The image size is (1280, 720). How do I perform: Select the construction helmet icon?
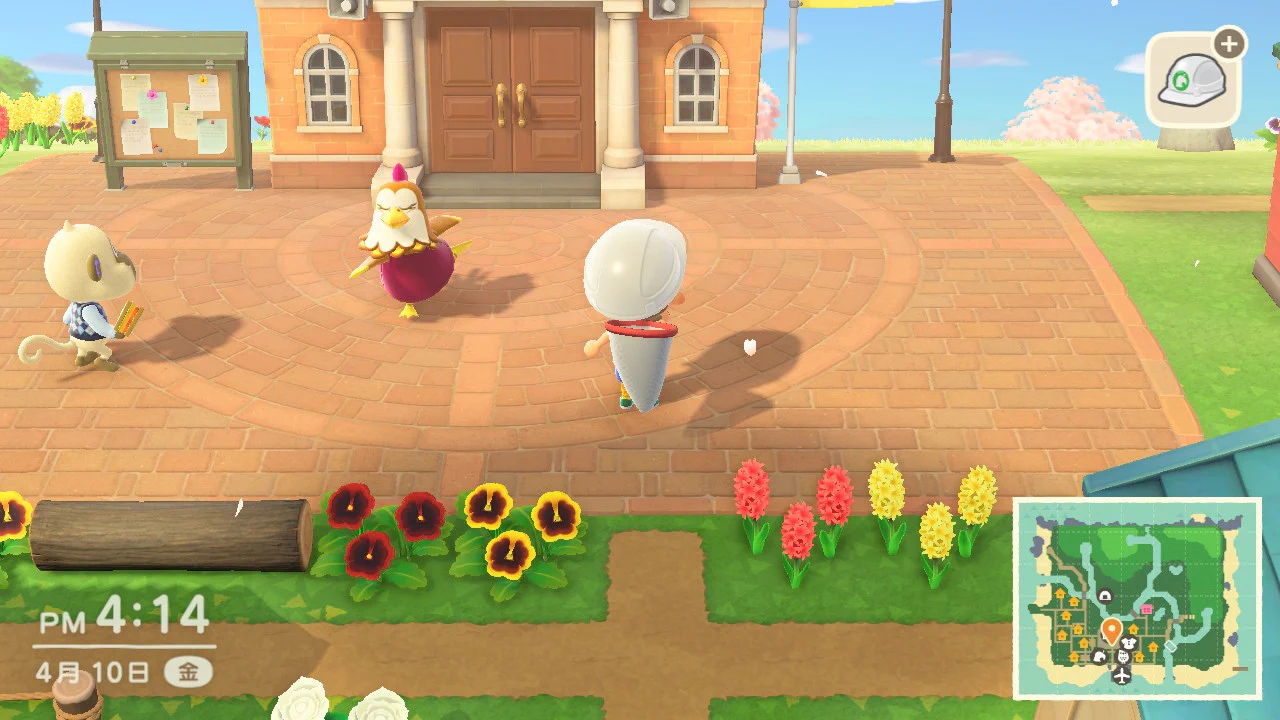coord(1192,80)
